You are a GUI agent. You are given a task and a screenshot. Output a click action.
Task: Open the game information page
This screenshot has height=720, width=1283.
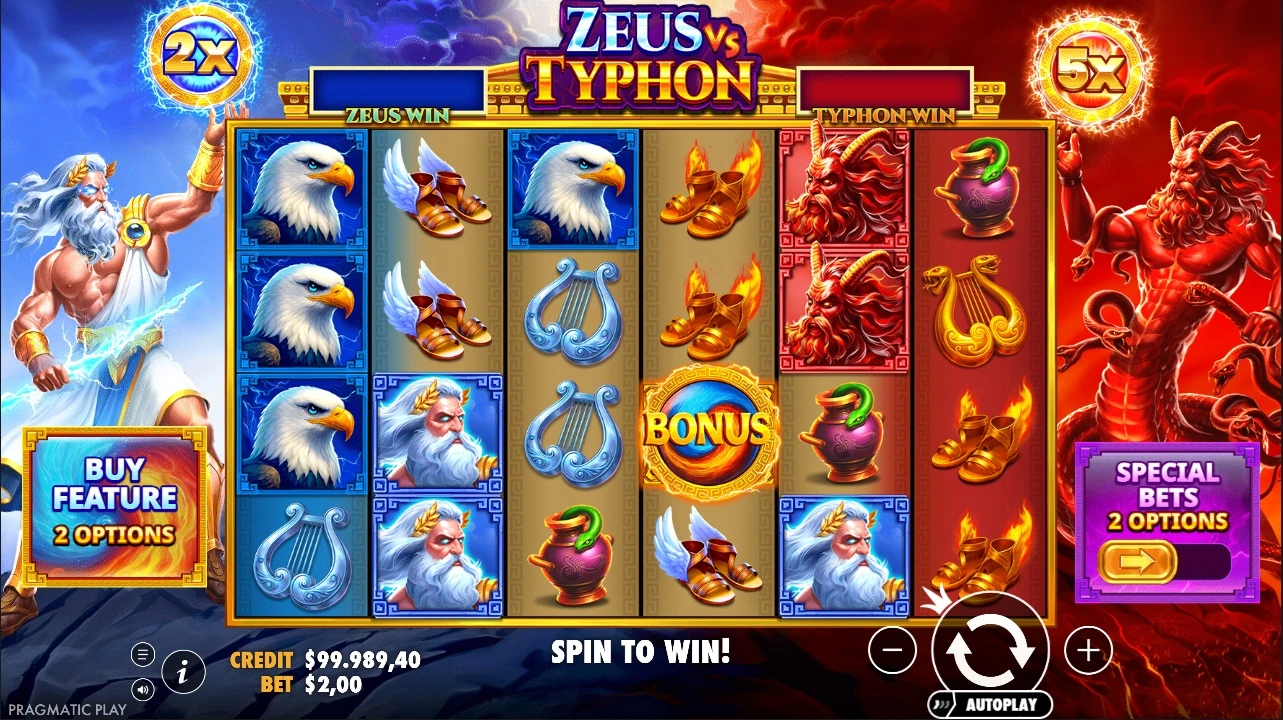tap(182, 672)
